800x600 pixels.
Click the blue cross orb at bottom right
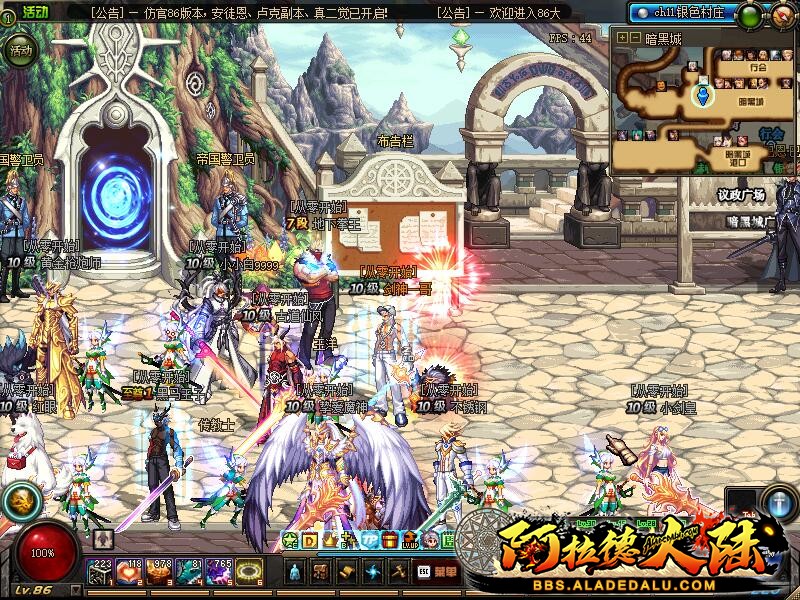pyautogui.click(x=780, y=503)
